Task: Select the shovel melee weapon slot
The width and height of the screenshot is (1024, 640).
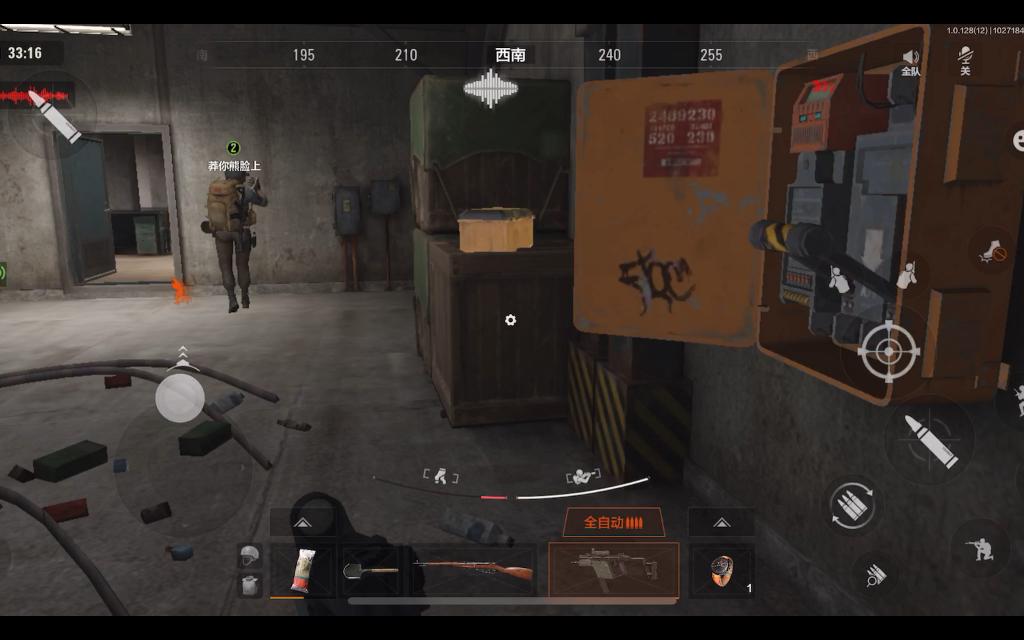Action: point(370,571)
